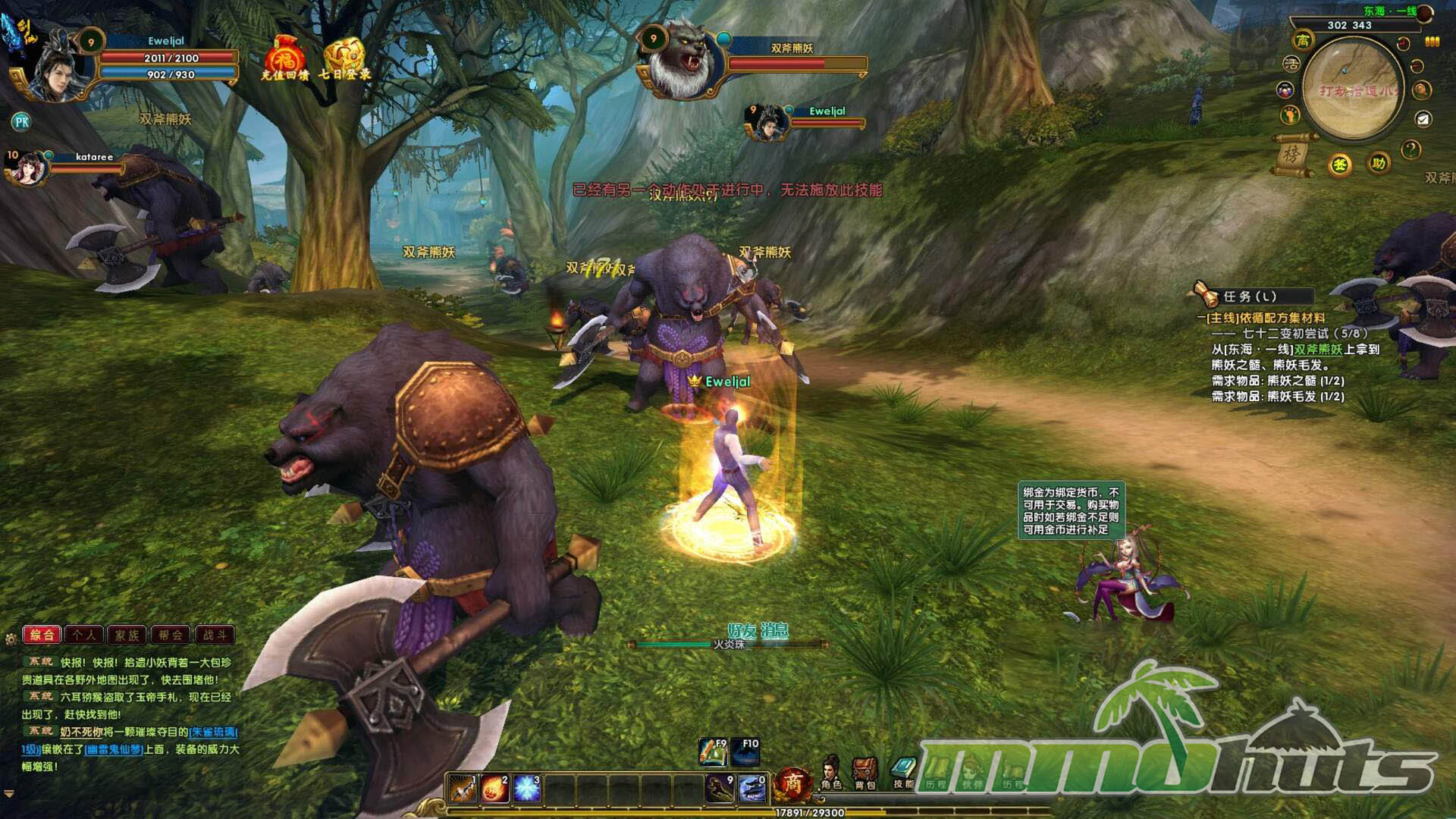Open the 技能 skills book
This screenshot has width=1456, height=819.
(902, 773)
